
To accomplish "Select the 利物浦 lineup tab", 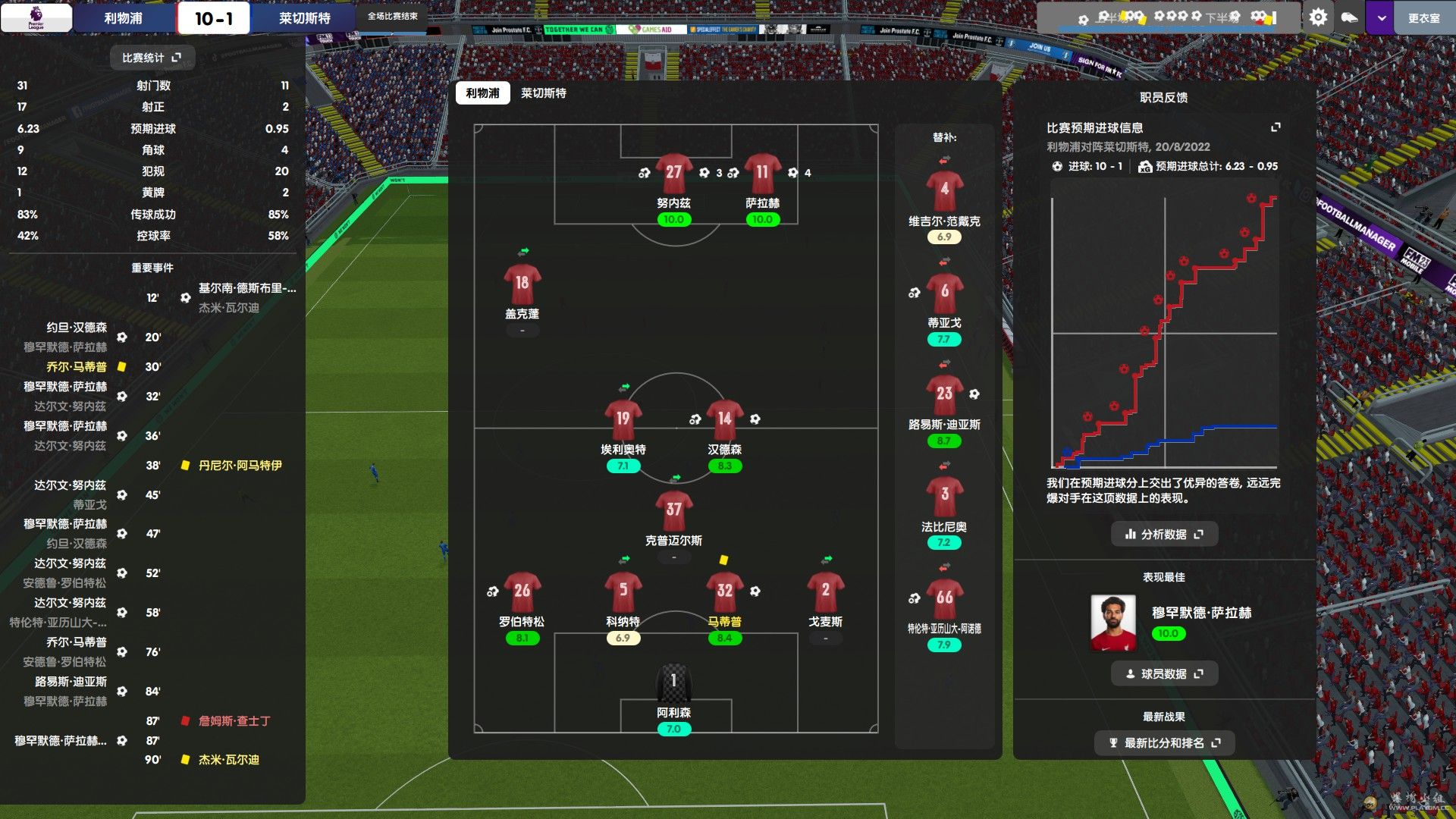I will click(482, 93).
